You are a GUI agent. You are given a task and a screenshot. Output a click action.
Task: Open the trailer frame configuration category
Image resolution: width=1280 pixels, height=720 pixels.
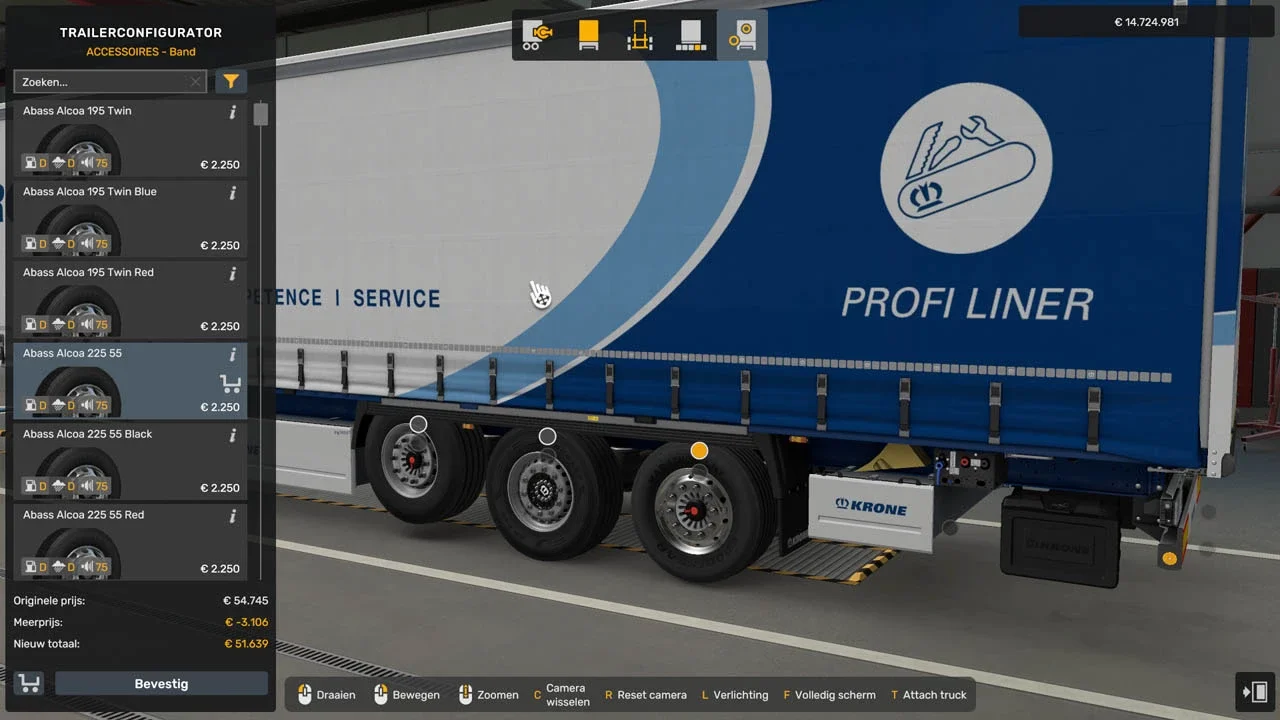[639, 35]
